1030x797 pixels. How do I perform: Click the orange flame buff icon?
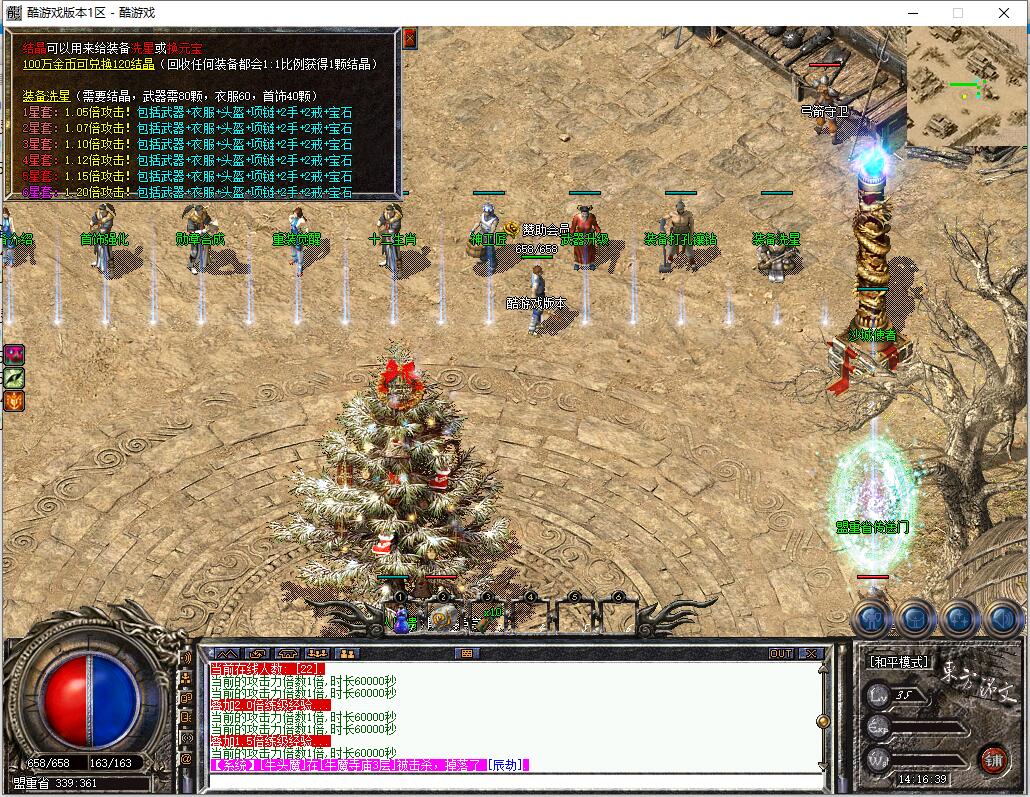14,402
